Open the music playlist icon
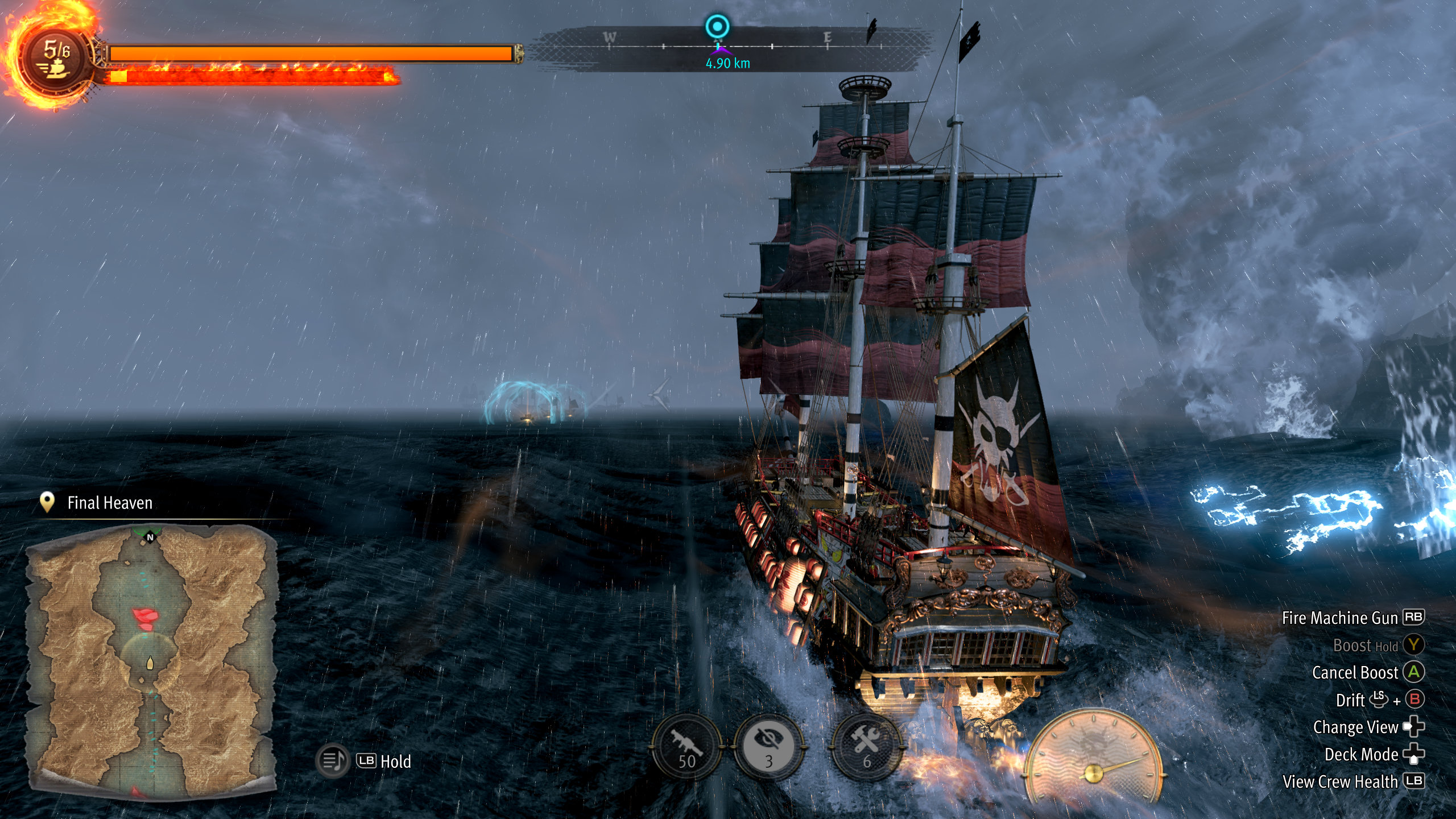Viewport: 1456px width, 819px height. click(x=333, y=760)
